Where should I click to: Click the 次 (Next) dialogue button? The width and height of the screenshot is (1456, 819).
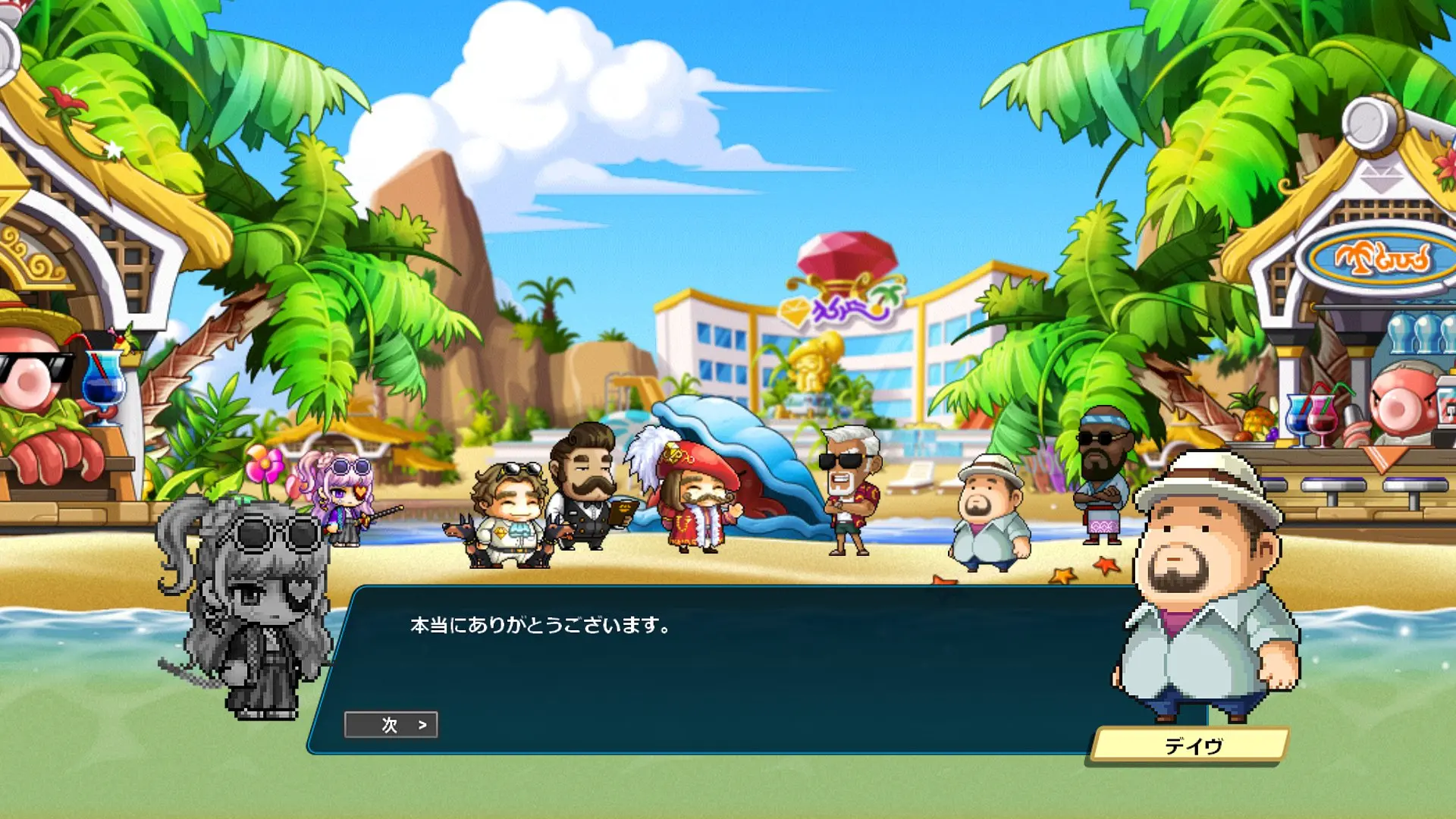tap(391, 725)
